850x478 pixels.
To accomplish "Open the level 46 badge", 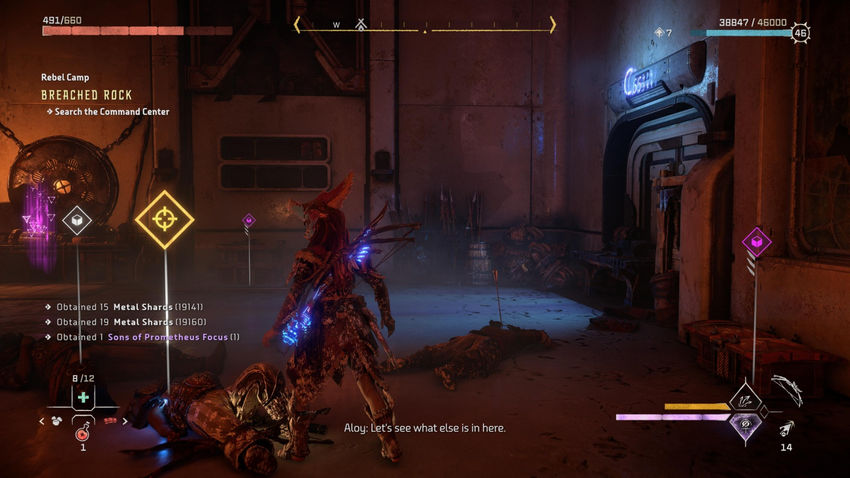I will tap(800, 33).
